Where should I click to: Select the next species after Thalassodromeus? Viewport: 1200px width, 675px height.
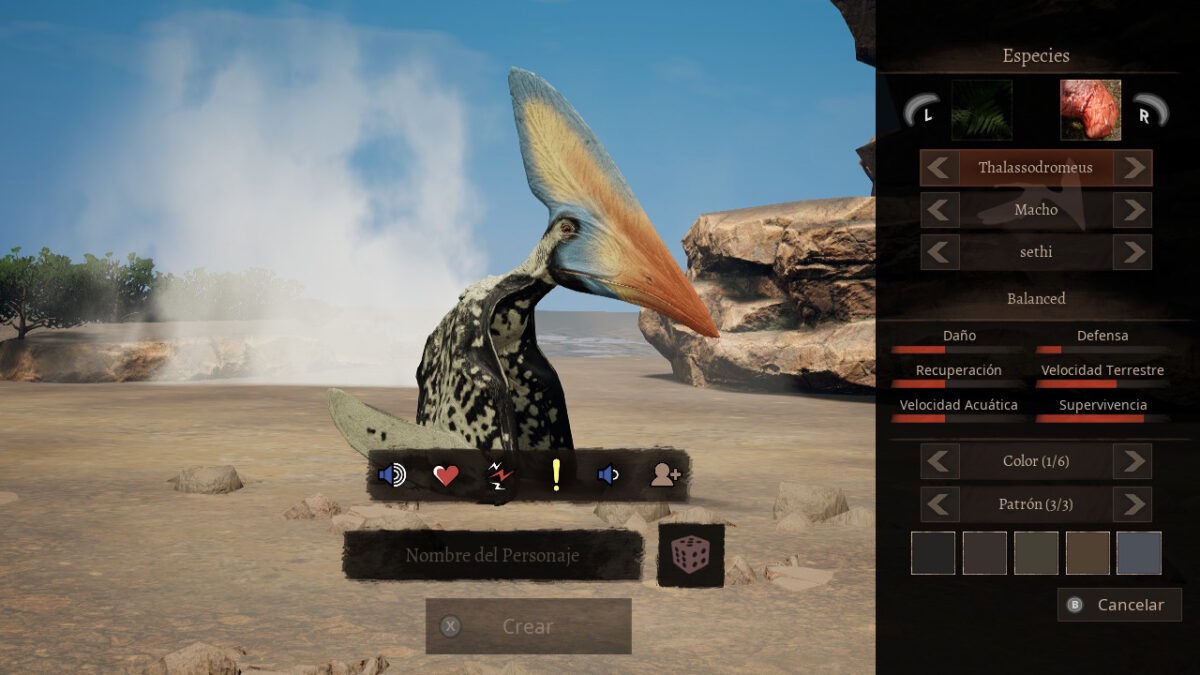tap(1132, 168)
